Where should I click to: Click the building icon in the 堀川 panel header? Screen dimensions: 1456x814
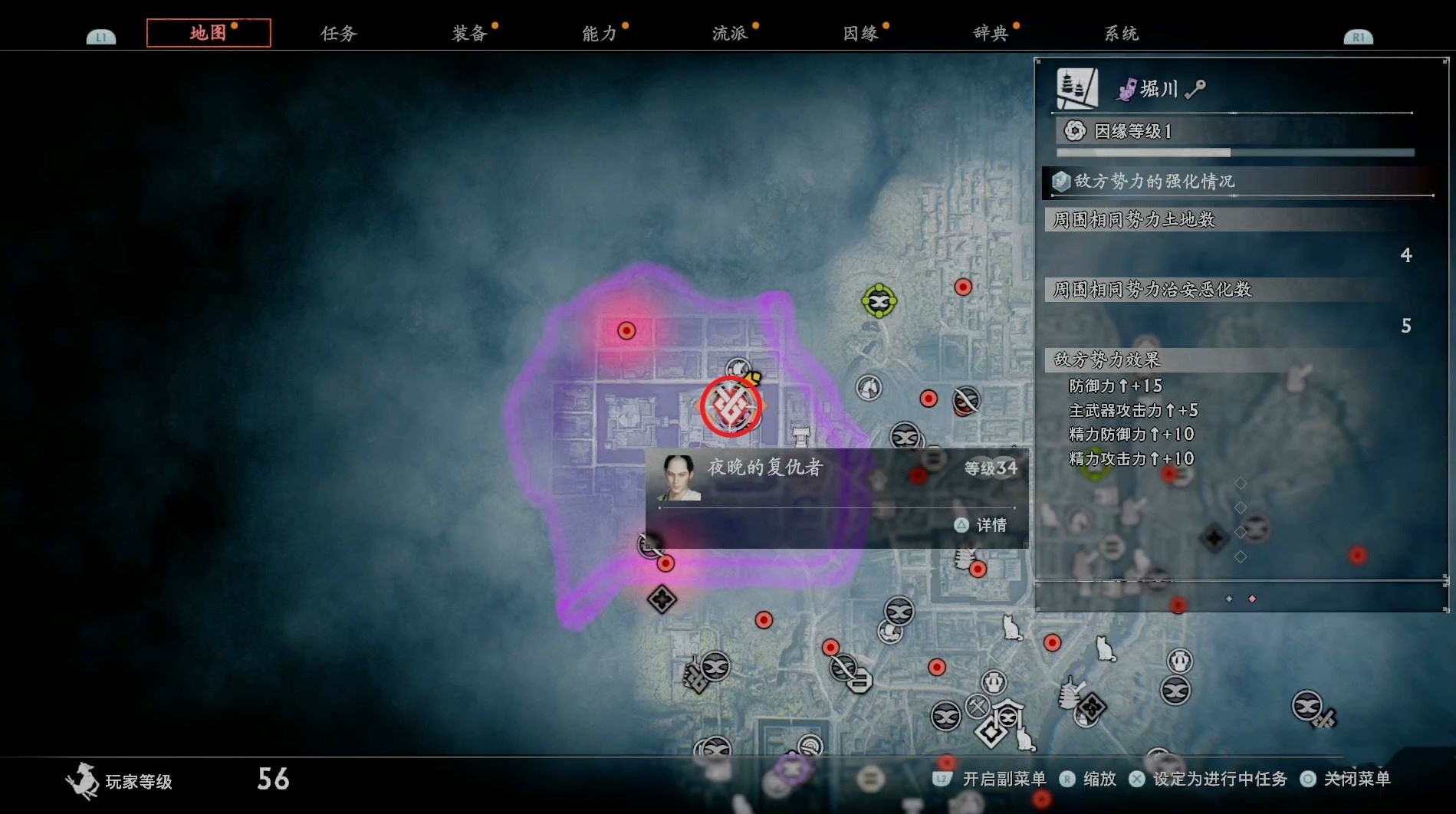coord(1077,87)
